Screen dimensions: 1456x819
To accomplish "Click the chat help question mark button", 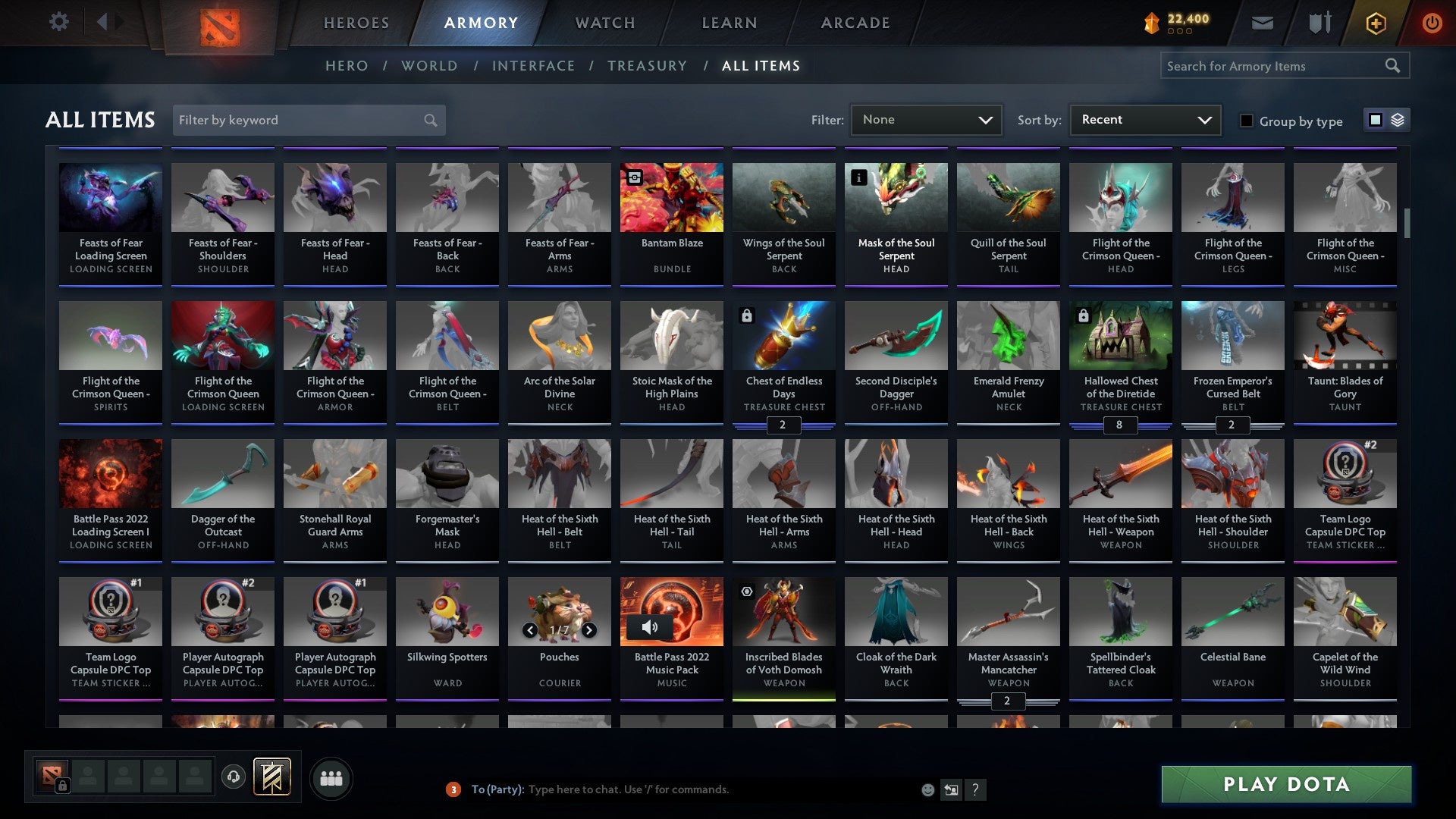I will tap(976, 789).
